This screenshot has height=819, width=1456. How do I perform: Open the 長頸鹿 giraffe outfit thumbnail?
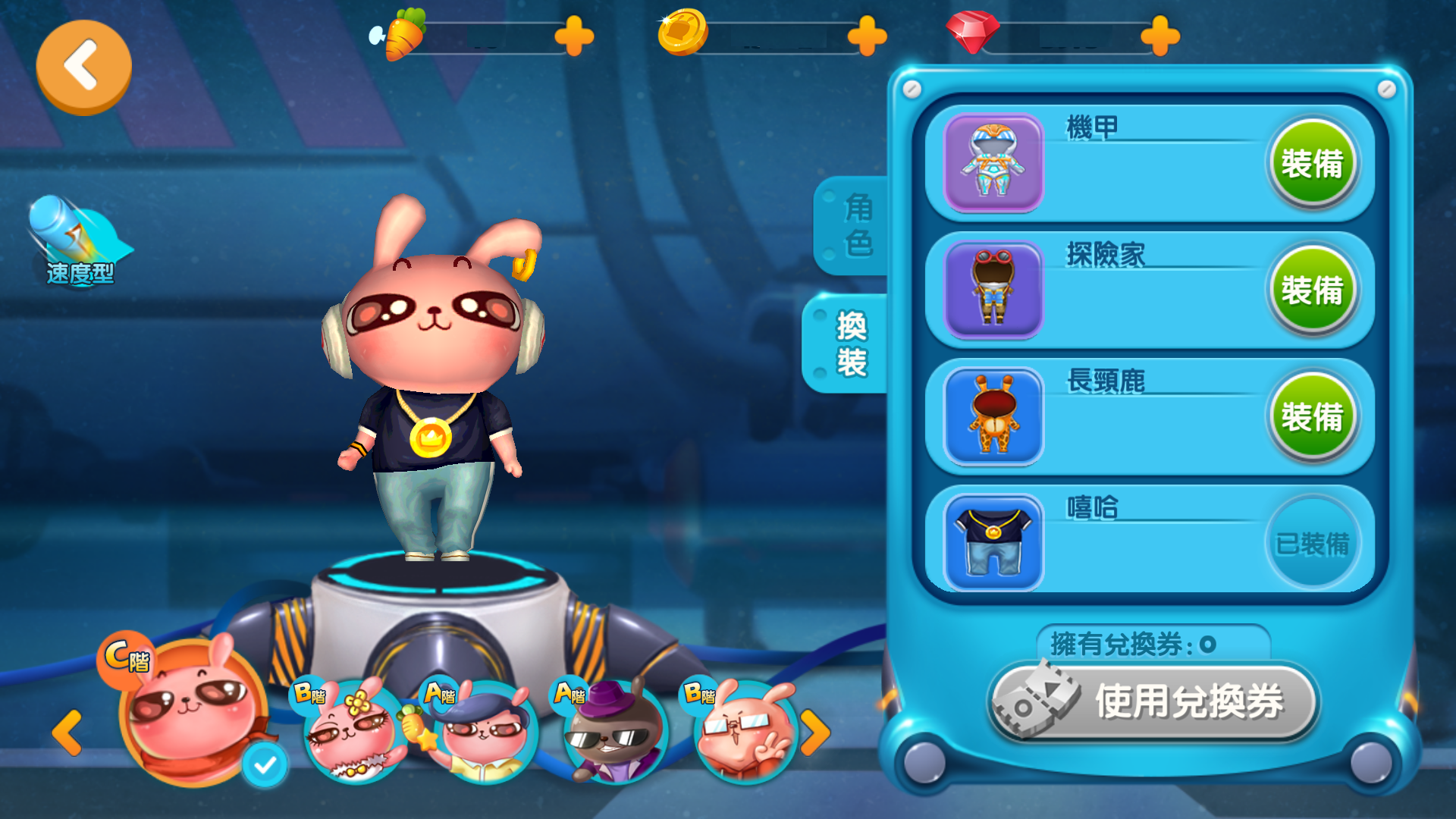[992, 416]
